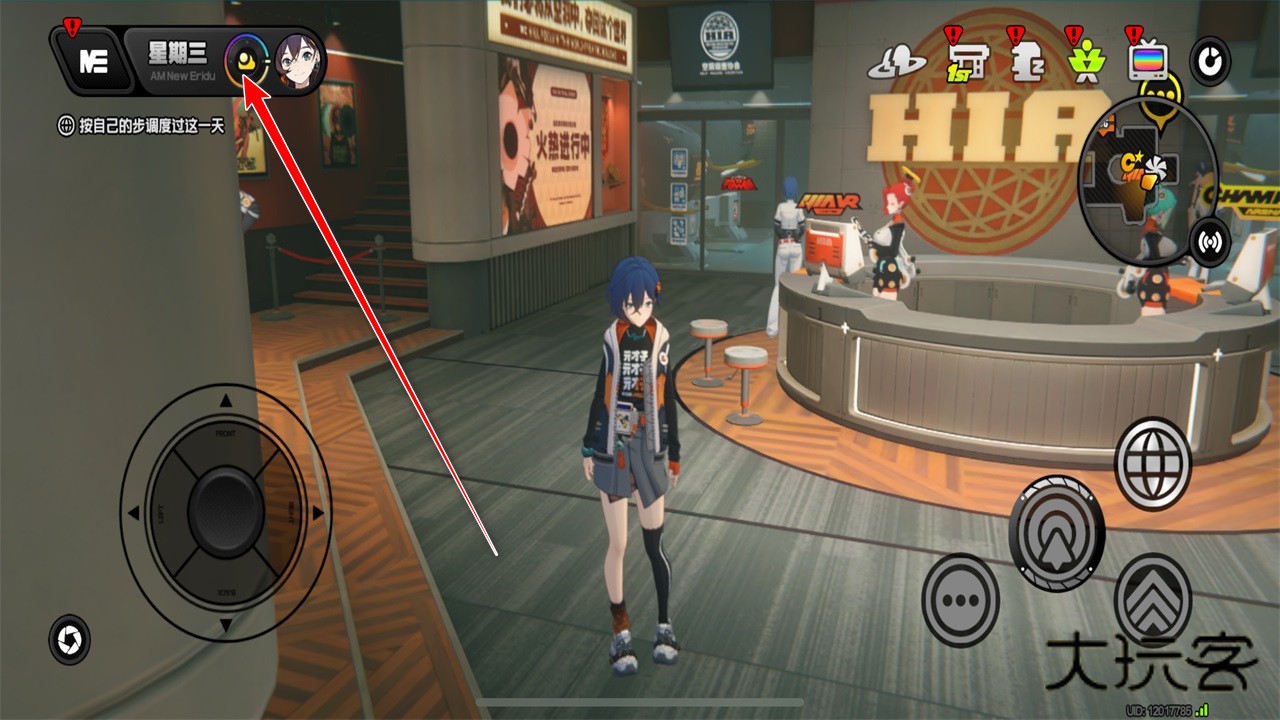This screenshot has height=720, width=1280.
Task: Open the ME main menu
Action: click(x=93, y=62)
